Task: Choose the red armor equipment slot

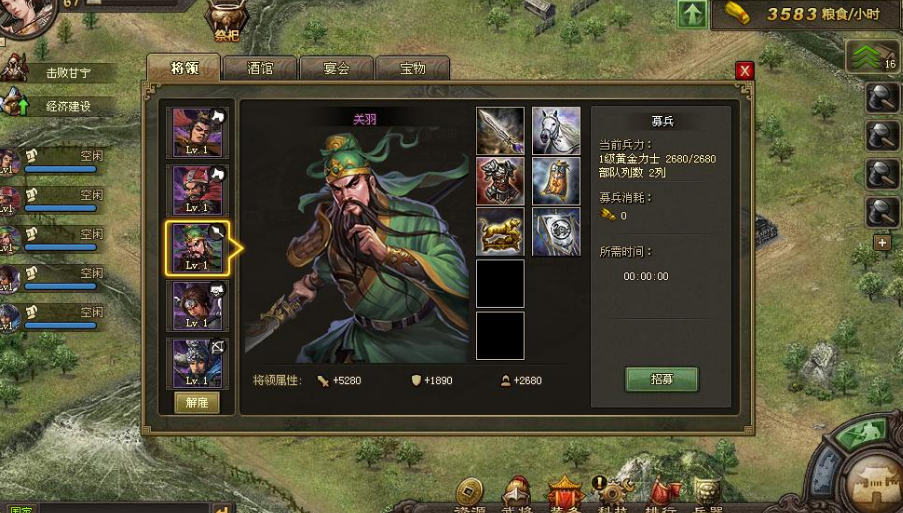Action: click(x=500, y=182)
